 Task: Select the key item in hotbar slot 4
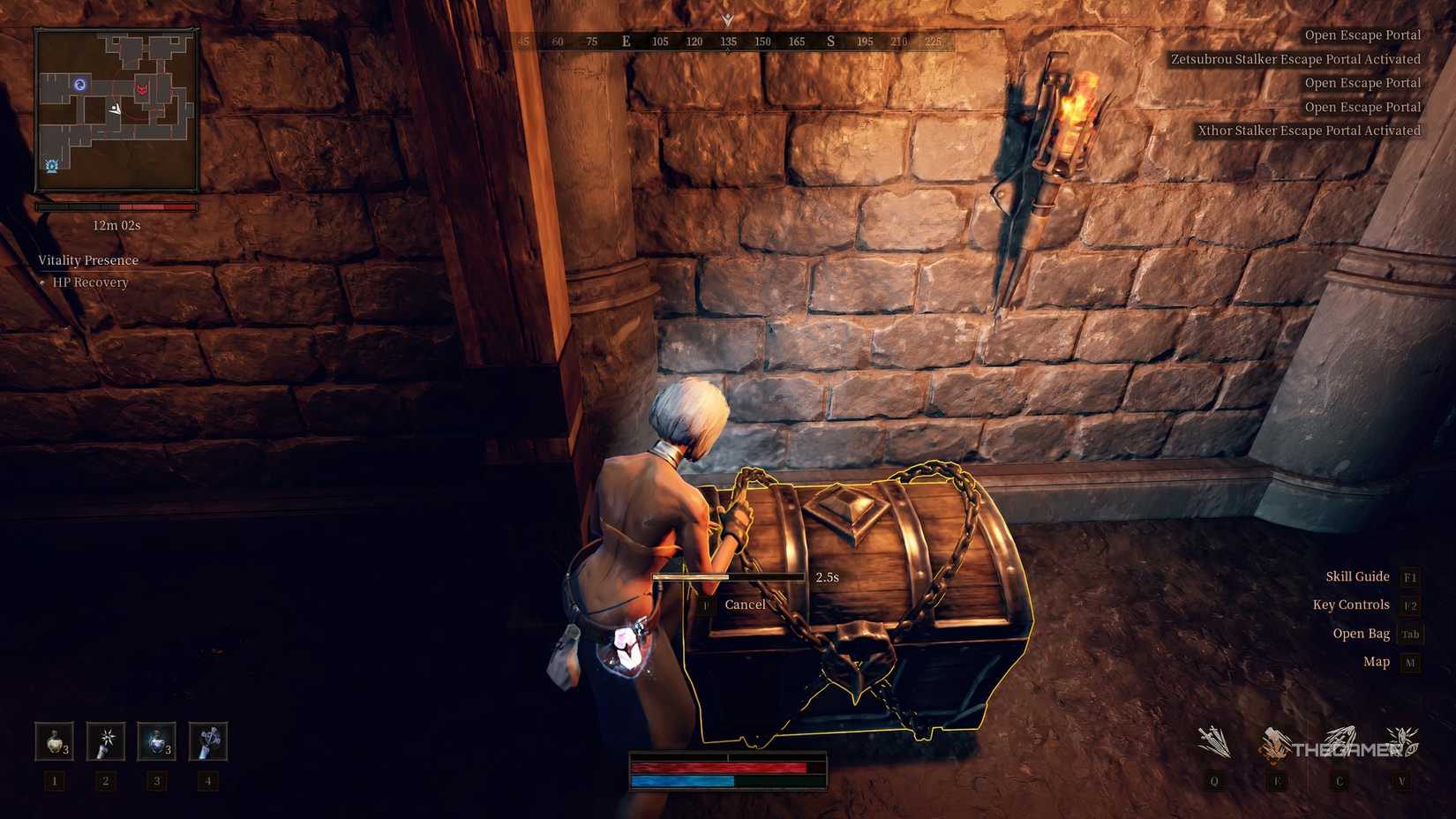click(206, 741)
